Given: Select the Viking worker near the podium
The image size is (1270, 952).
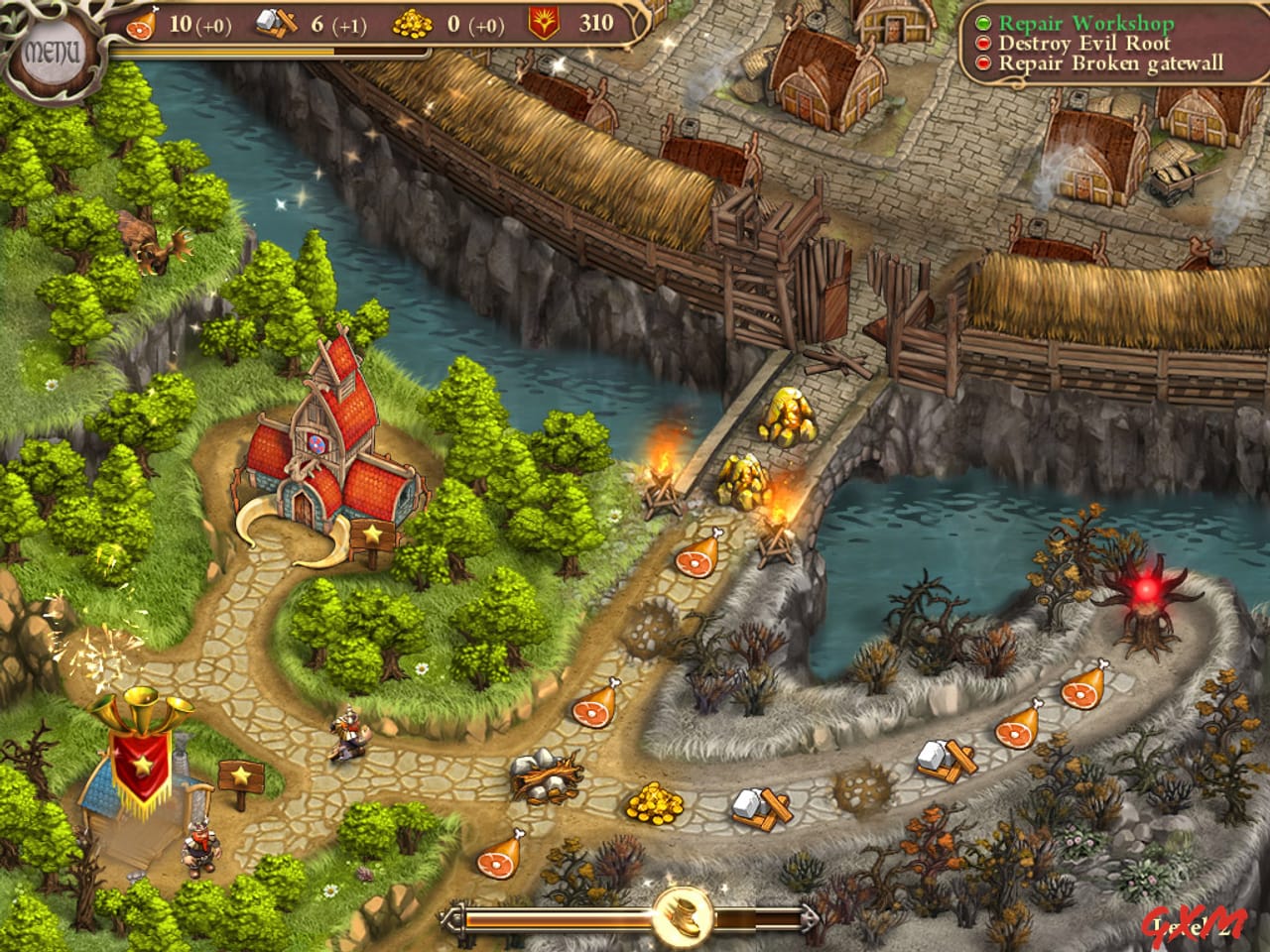Looking at the screenshot, I should click(x=202, y=843).
